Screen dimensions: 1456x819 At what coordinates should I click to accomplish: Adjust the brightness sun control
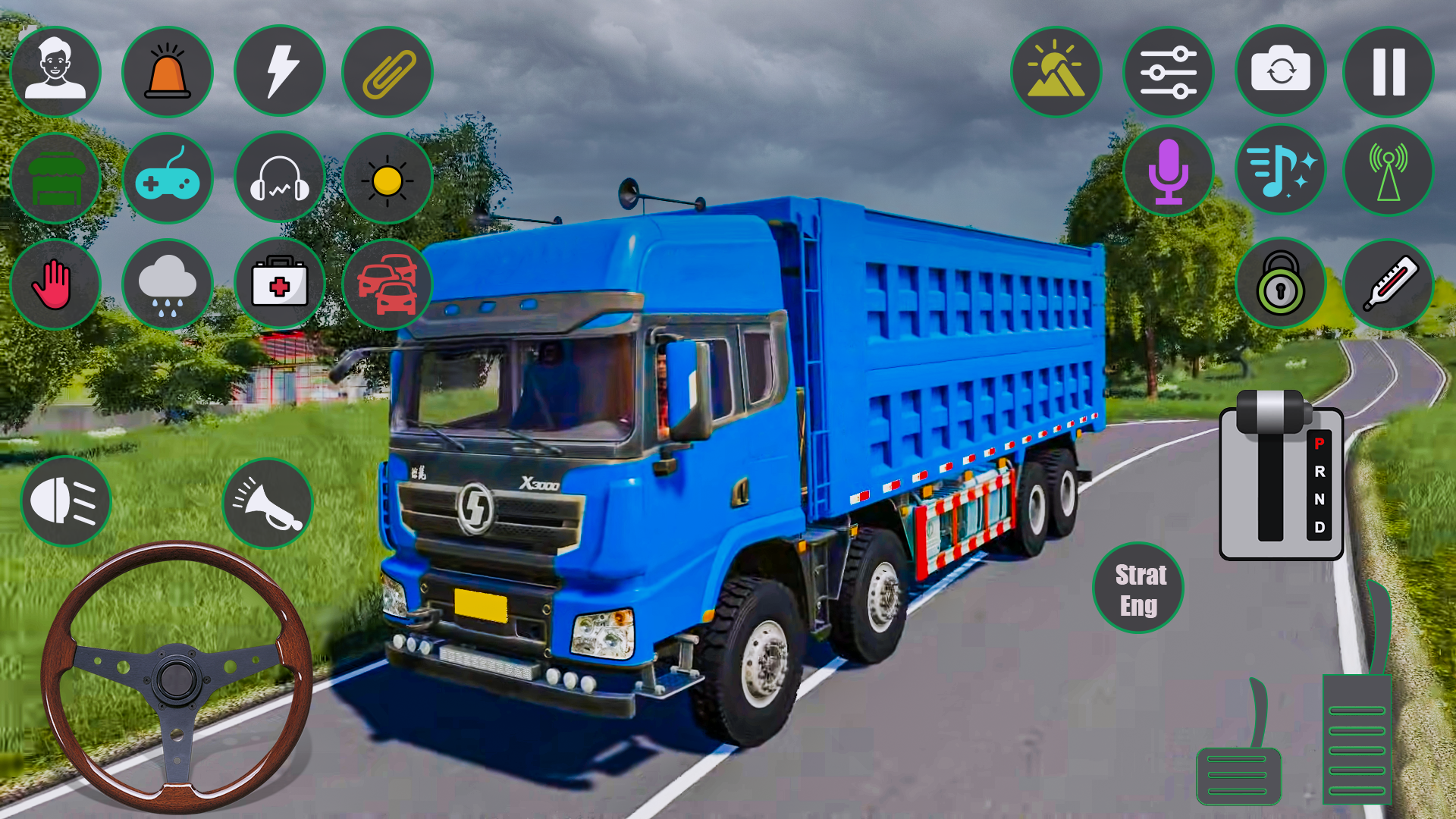[388, 178]
